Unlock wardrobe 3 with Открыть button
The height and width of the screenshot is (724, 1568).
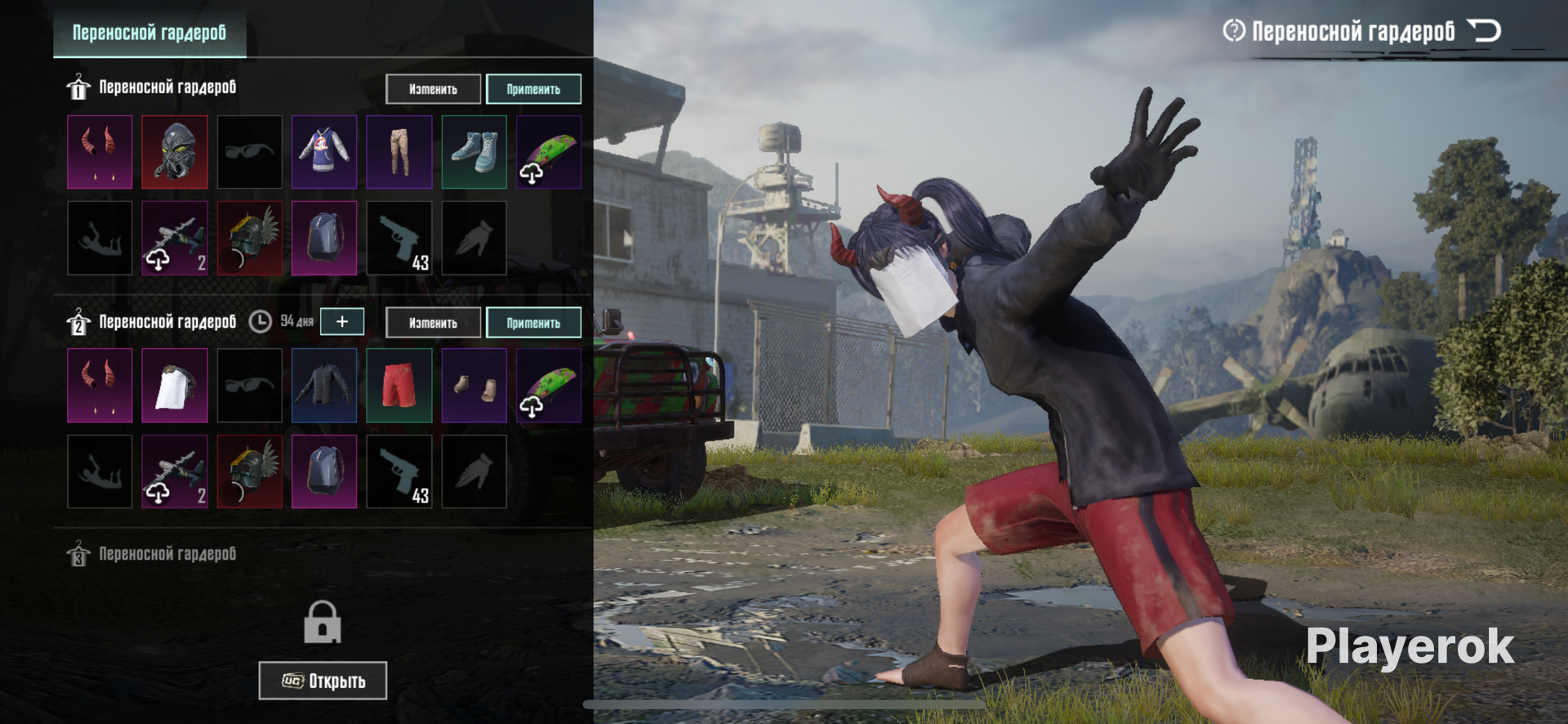[x=323, y=681]
